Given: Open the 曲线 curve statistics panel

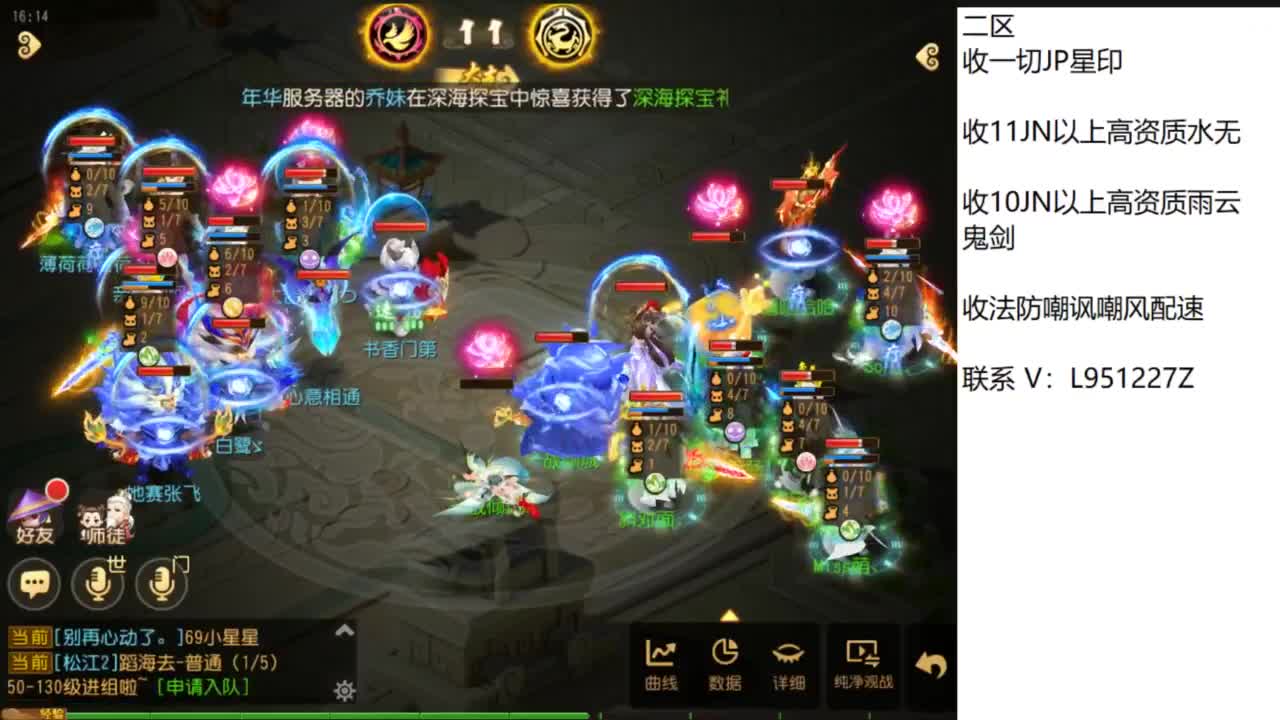Looking at the screenshot, I should tap(661, 662).
